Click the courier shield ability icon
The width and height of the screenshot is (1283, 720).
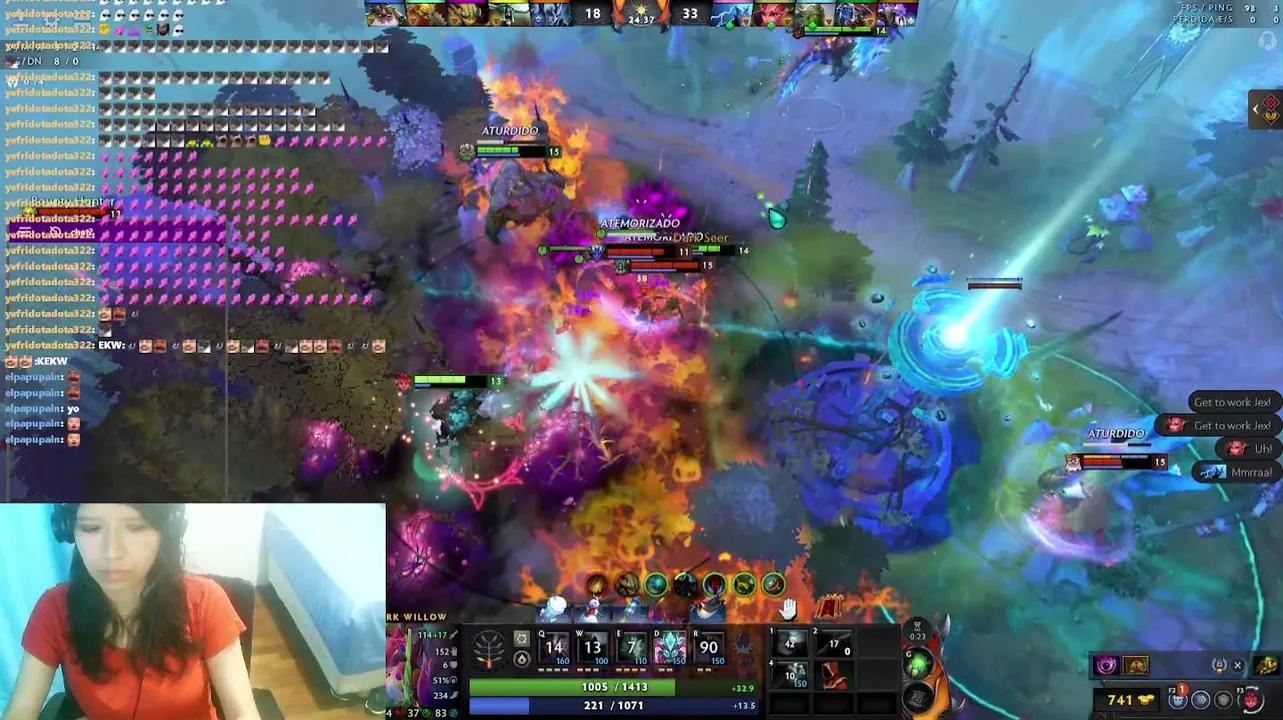1224,700
